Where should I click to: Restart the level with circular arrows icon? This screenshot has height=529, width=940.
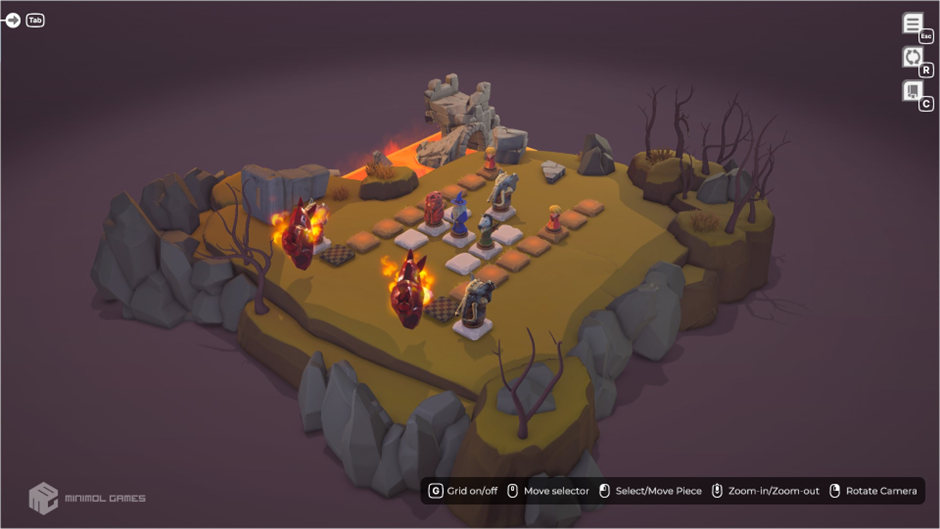[912, 57]
